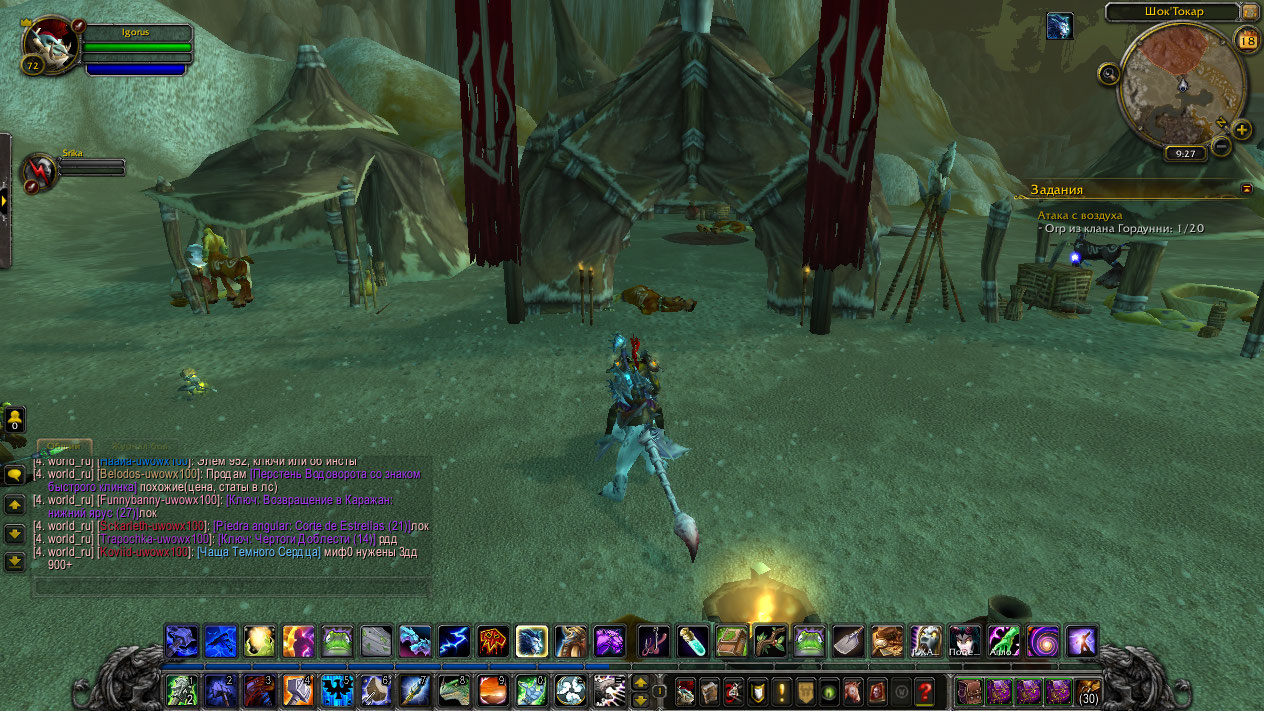Cast the purple spiral portal spell
This screenshot has width=1264, height=711.
tap(1043, 640)
